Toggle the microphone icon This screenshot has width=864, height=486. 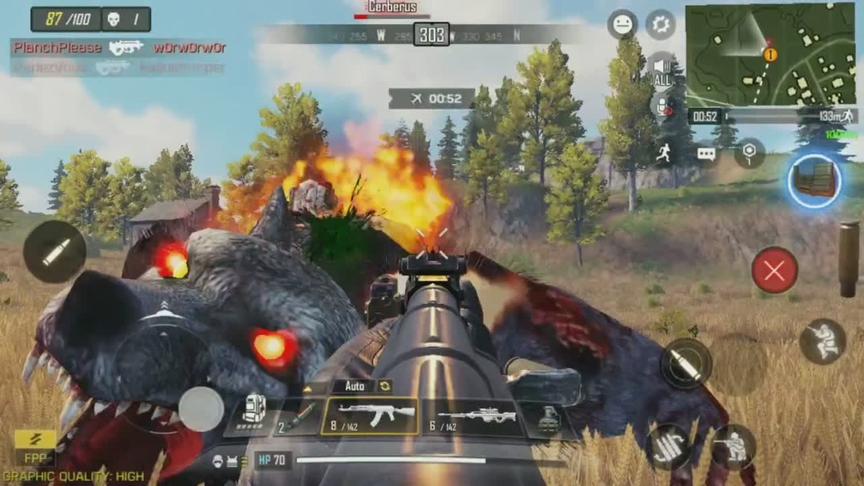pyautogui.click(x=661, y=104)
